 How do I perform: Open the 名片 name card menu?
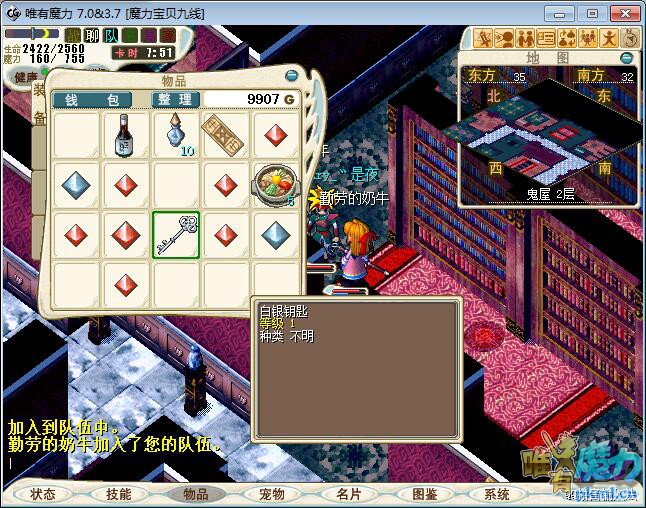[x=348, y=494]
